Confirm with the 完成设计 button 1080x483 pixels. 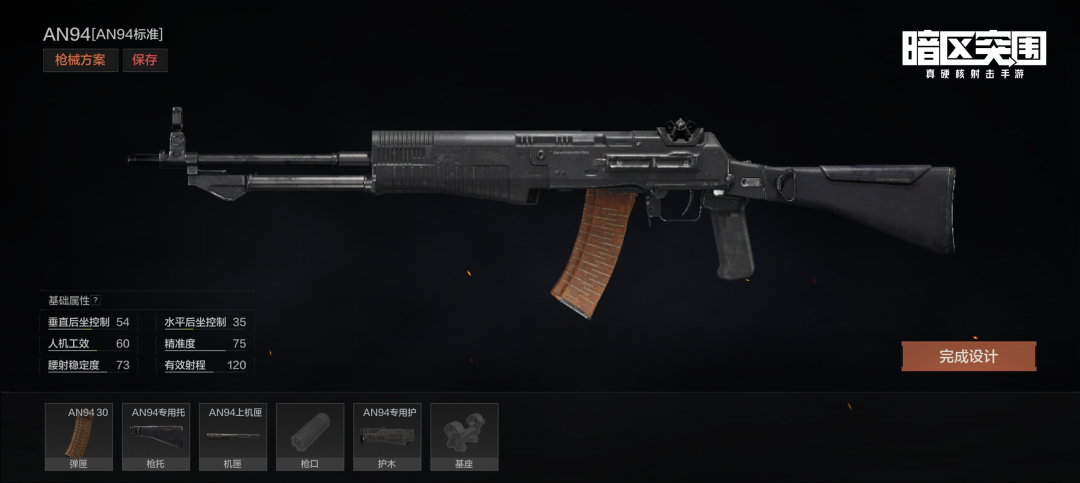(968, 356)
